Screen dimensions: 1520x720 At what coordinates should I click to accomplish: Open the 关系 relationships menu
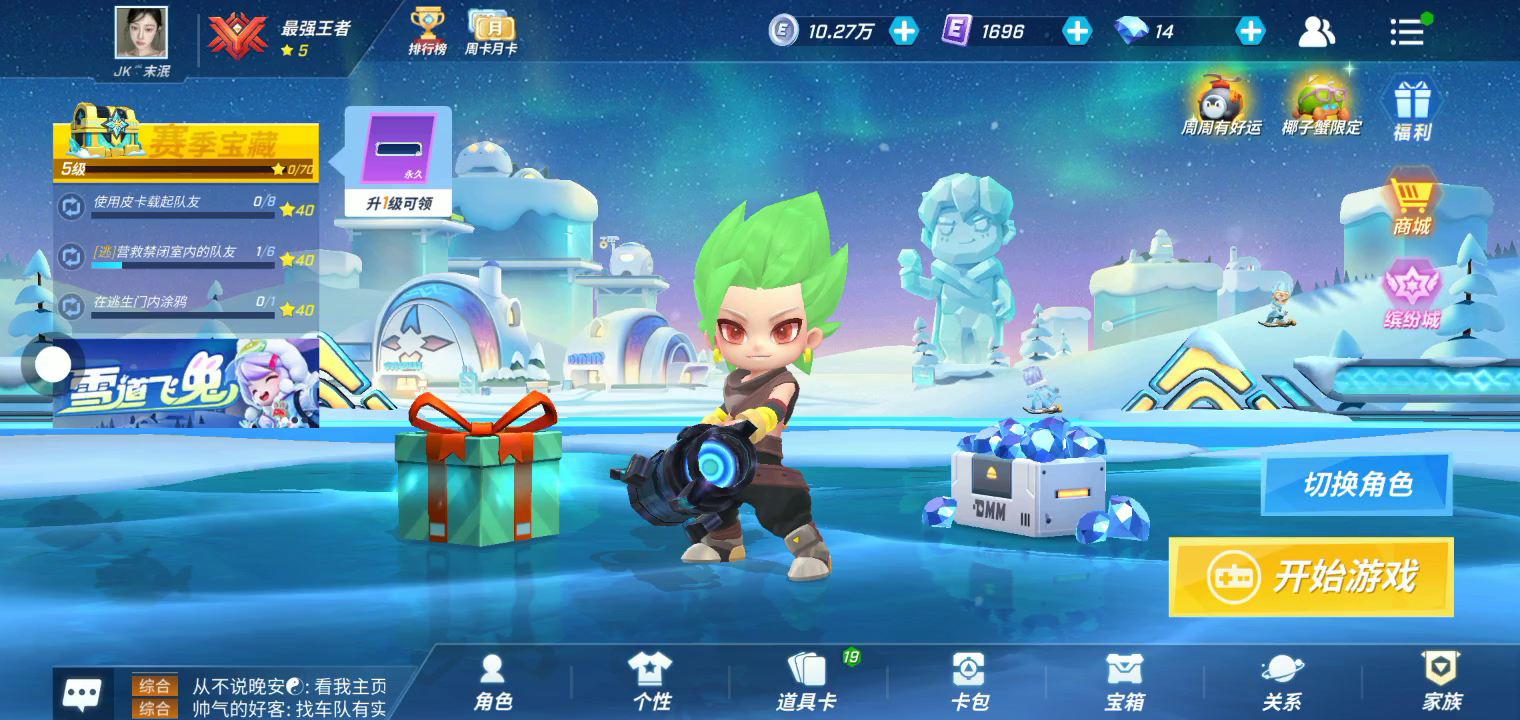click(1281, 683)
